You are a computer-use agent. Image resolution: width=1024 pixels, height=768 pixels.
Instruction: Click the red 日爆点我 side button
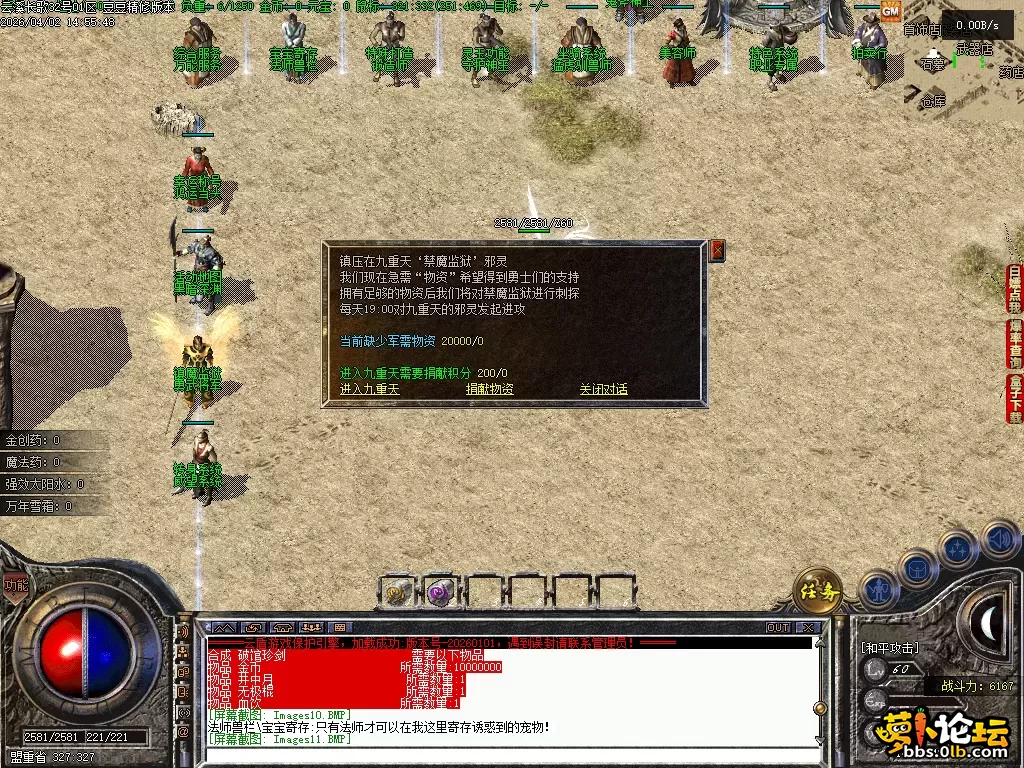click(x=1015, y=289)
